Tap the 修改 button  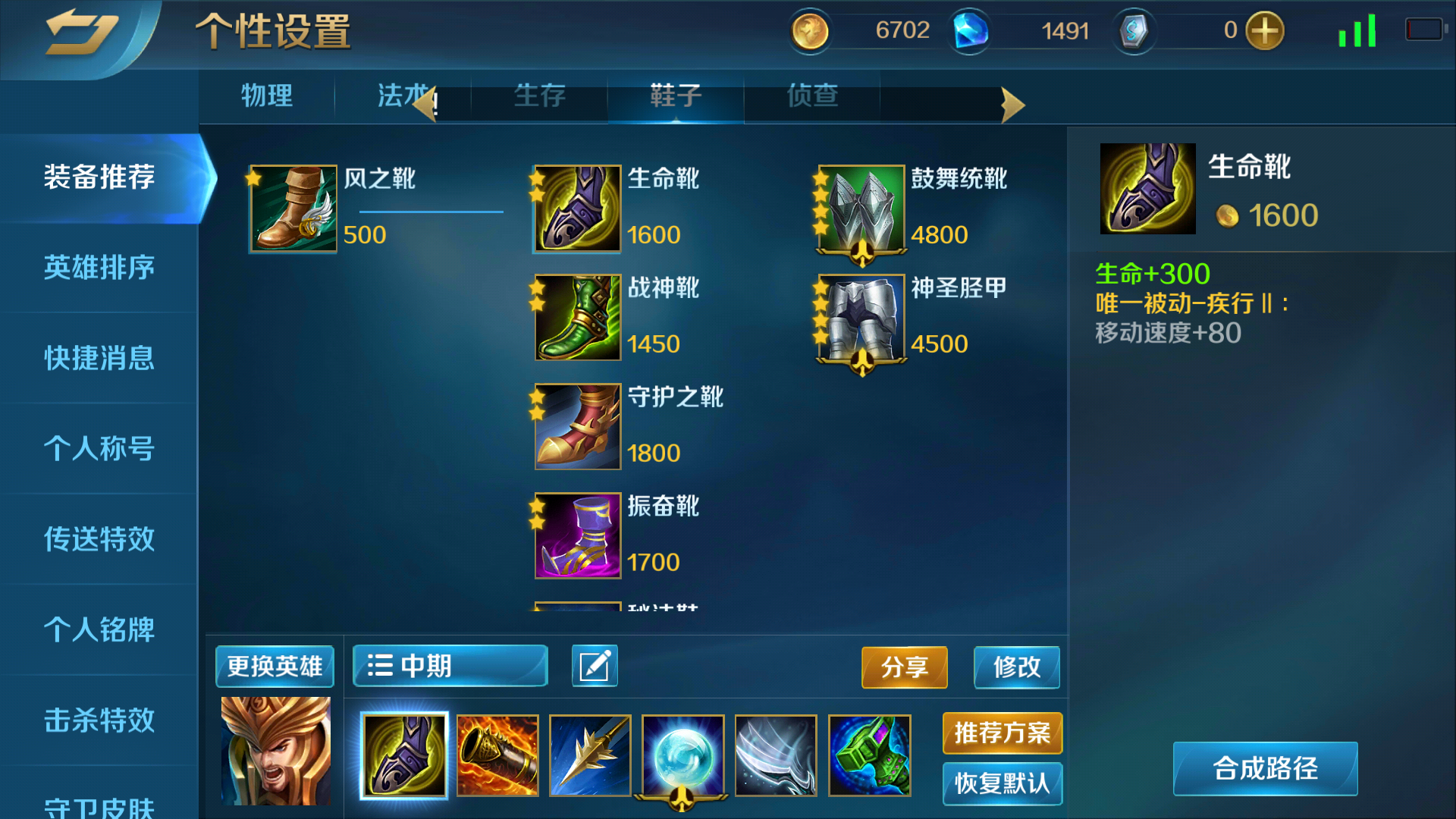pos(1016,667)
